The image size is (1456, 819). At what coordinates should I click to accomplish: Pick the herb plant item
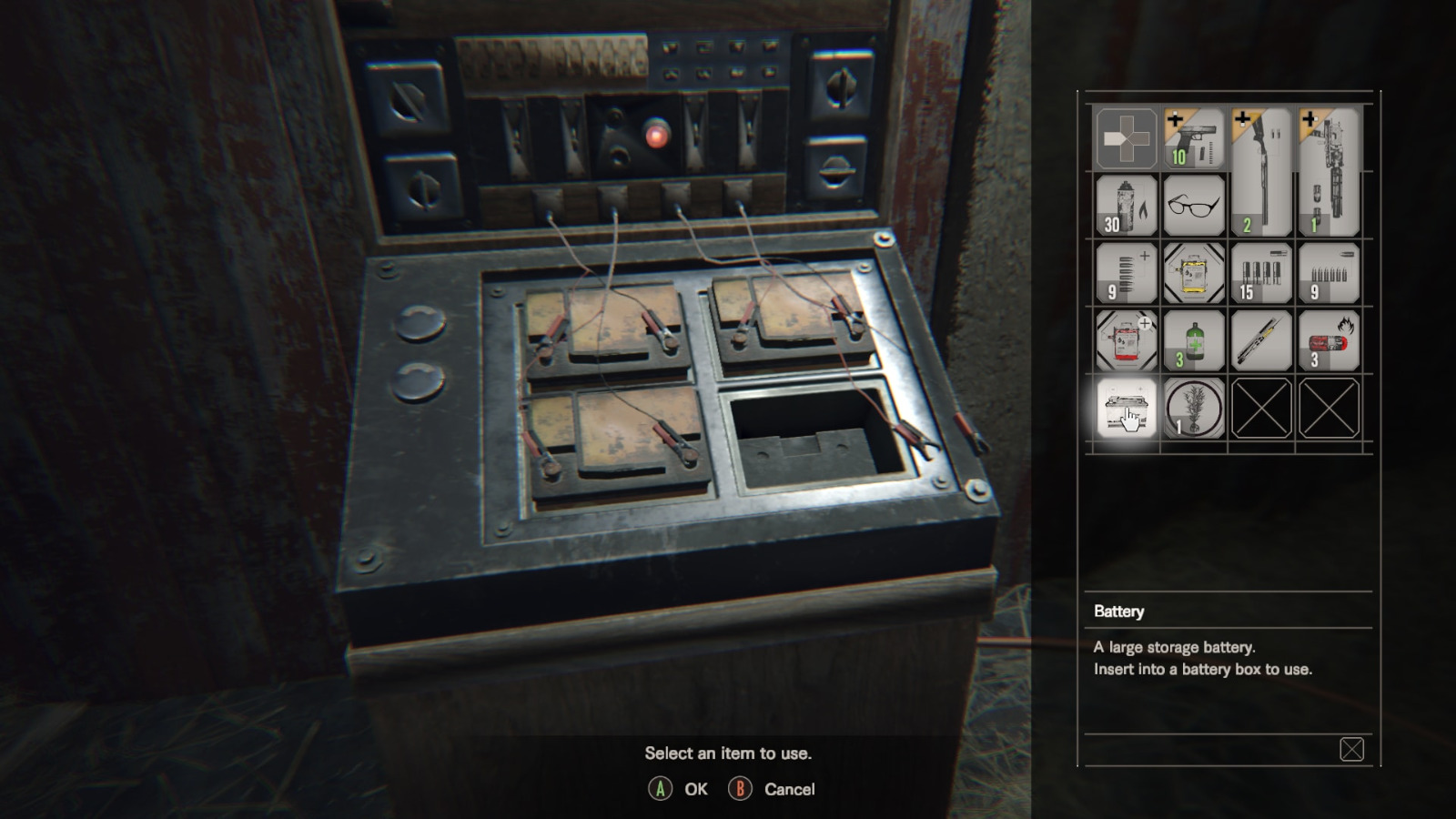[x=1194, y=408]
